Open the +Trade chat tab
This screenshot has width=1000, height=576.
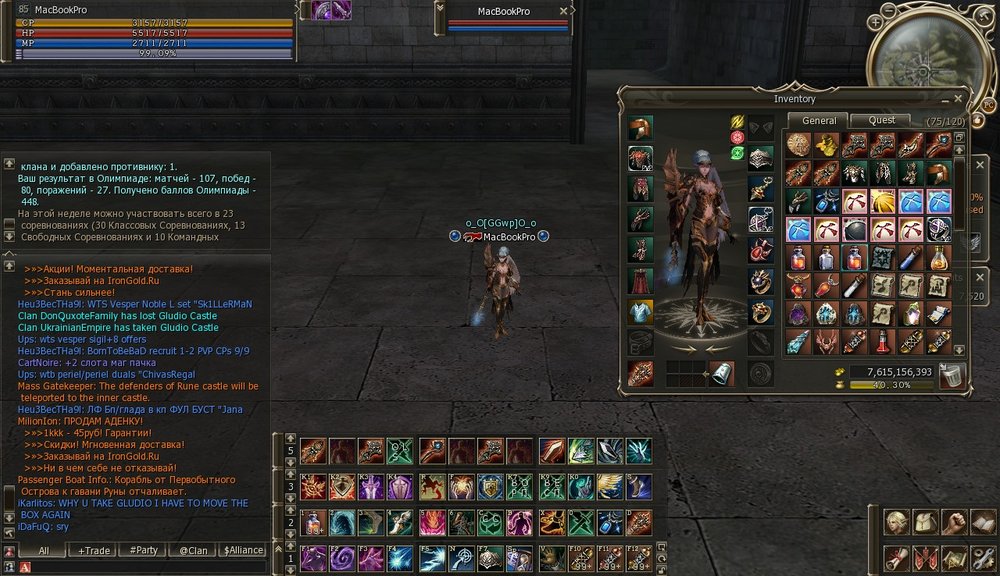(95, 550)
